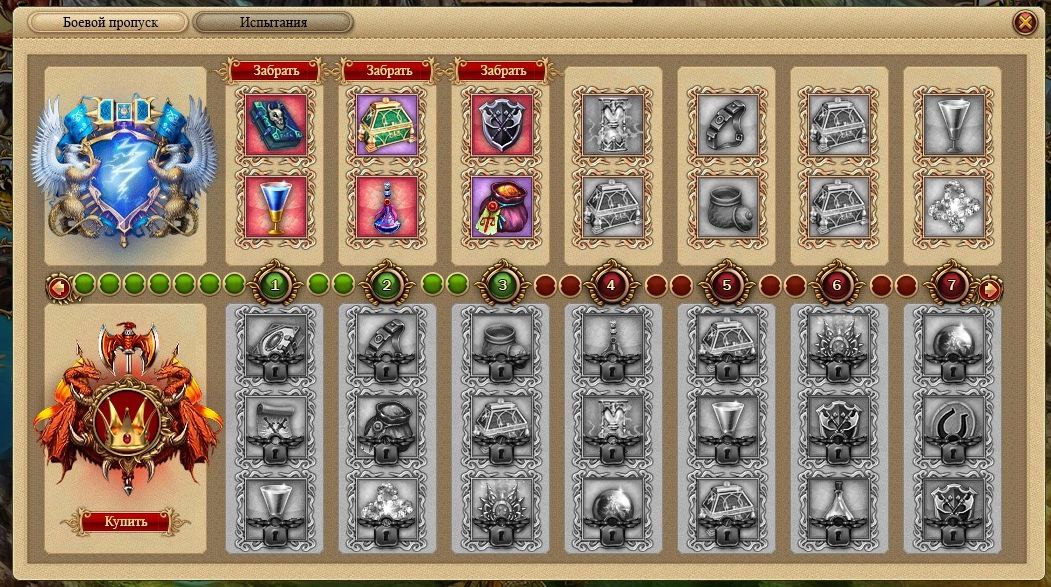The image size is (1051, 587).
Task: Click the level 7 milestone marker
Action: click(951, 286)
